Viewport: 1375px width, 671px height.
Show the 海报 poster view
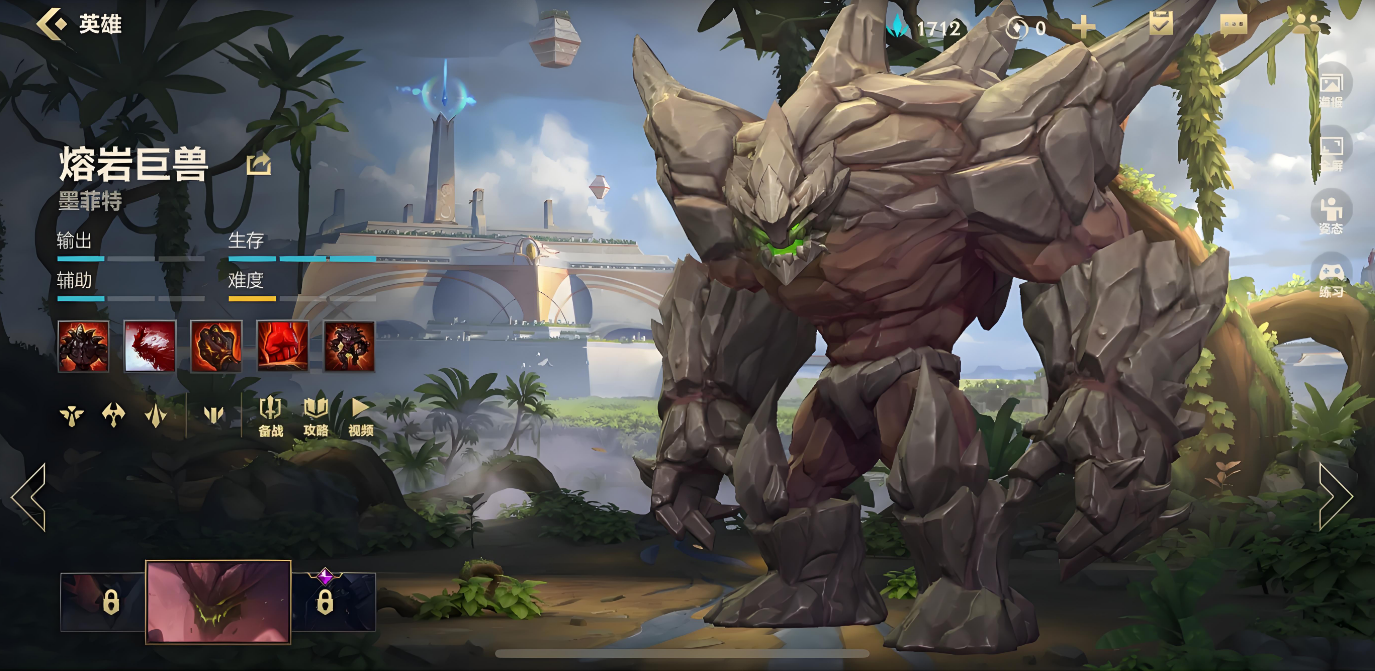pyautogui.click(x=1331, y=85)
